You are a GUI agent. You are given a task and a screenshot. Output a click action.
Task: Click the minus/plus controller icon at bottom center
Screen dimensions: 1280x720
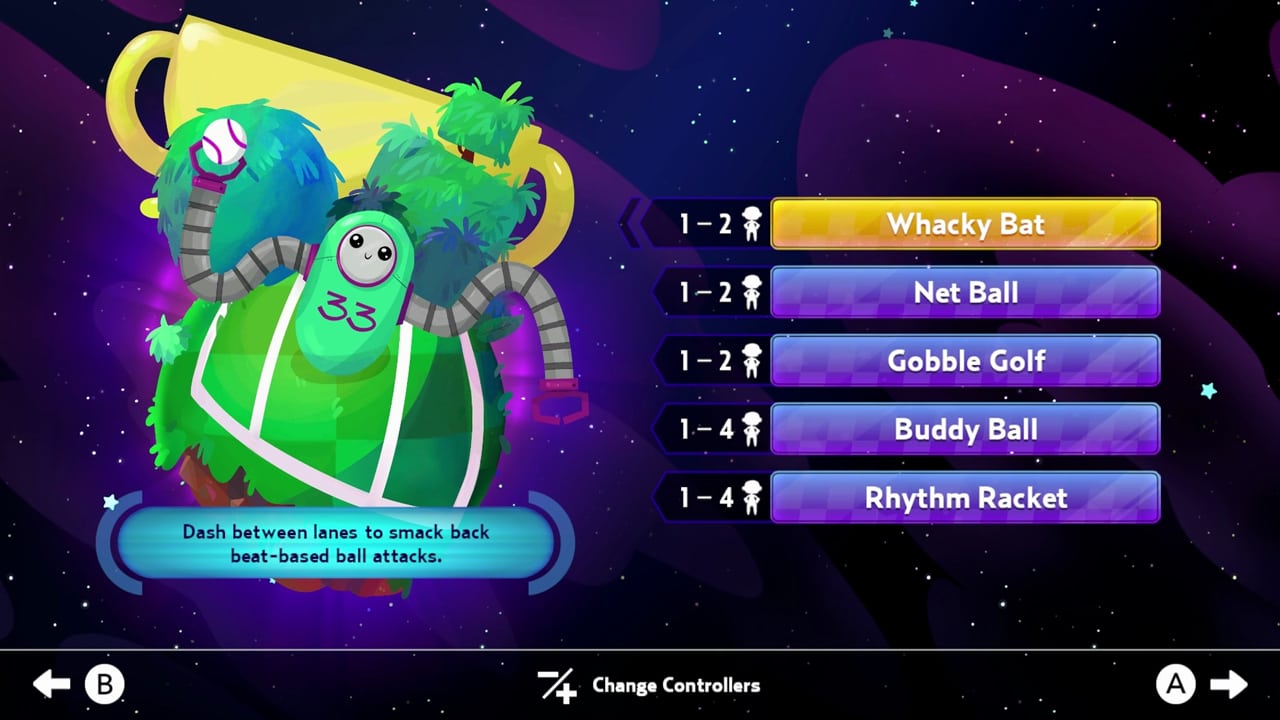[x=556, y=686]
